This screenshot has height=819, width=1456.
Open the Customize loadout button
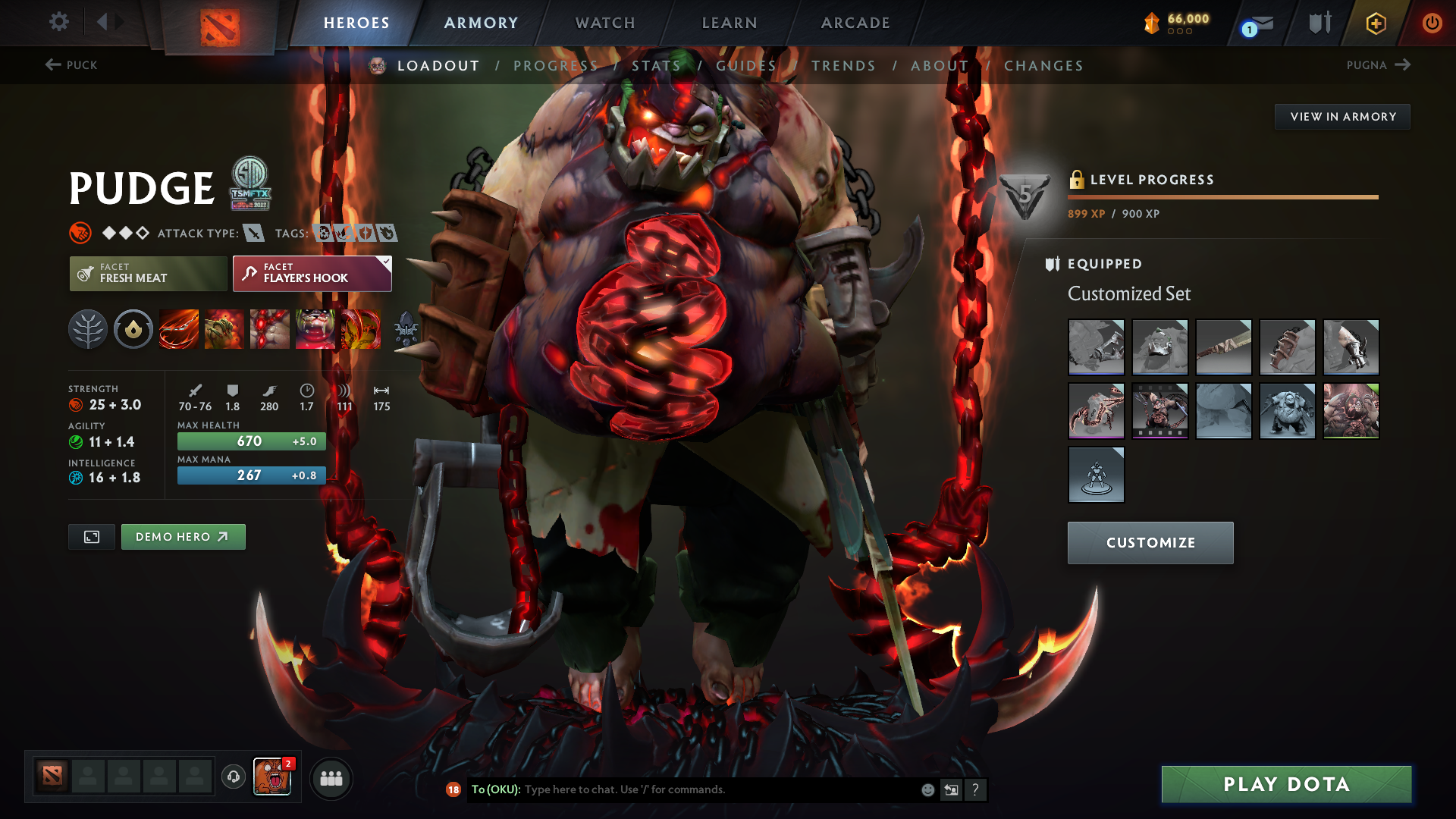click(1150, 543)
